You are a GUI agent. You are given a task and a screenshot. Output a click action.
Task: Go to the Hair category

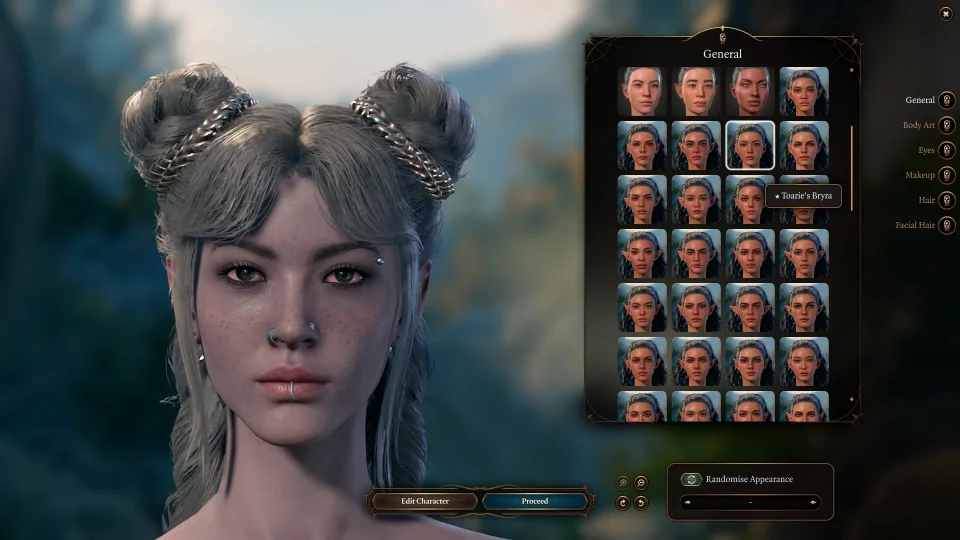(946, 200)
